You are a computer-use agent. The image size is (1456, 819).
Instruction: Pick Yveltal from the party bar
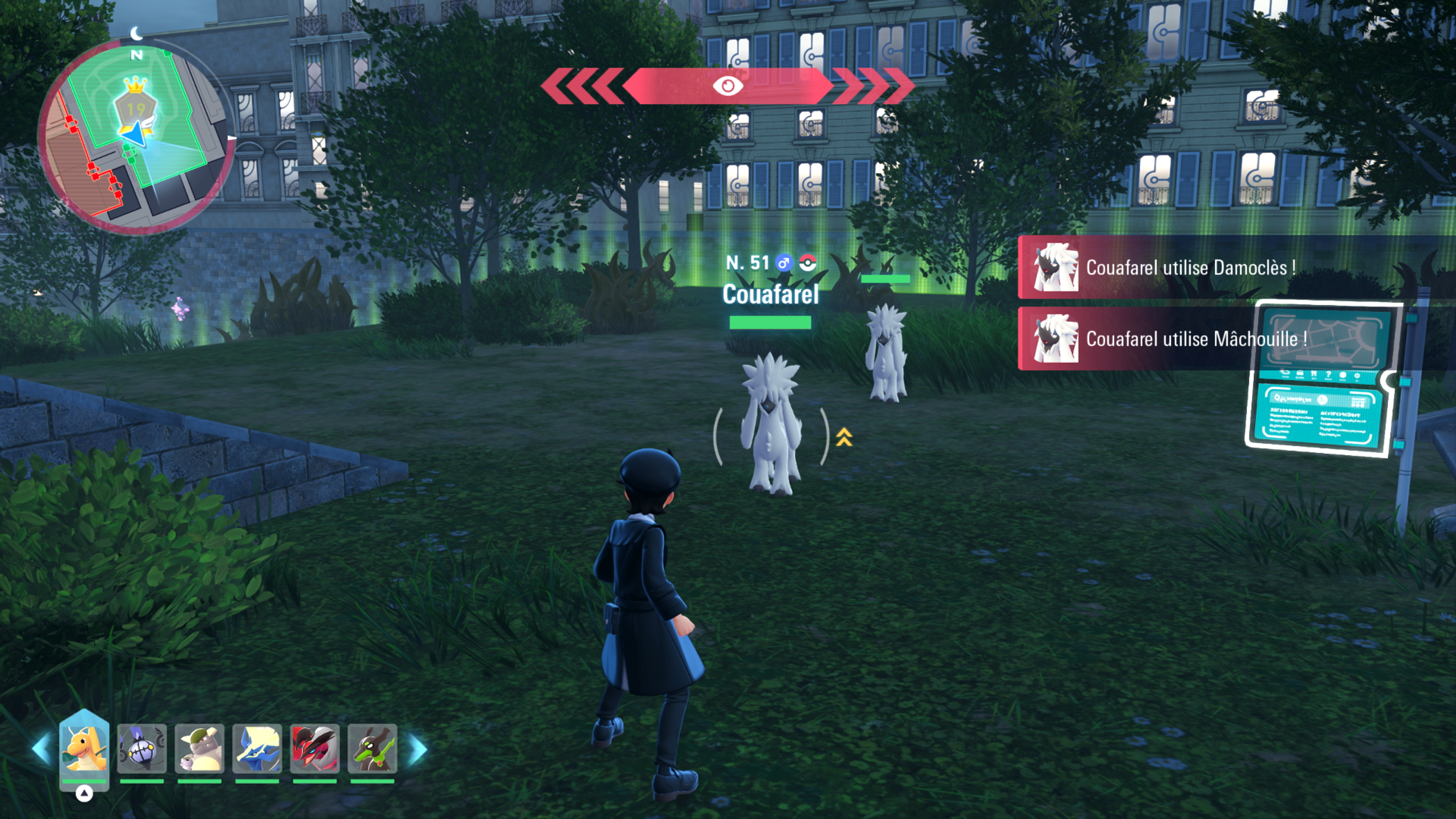coord(315,748)
